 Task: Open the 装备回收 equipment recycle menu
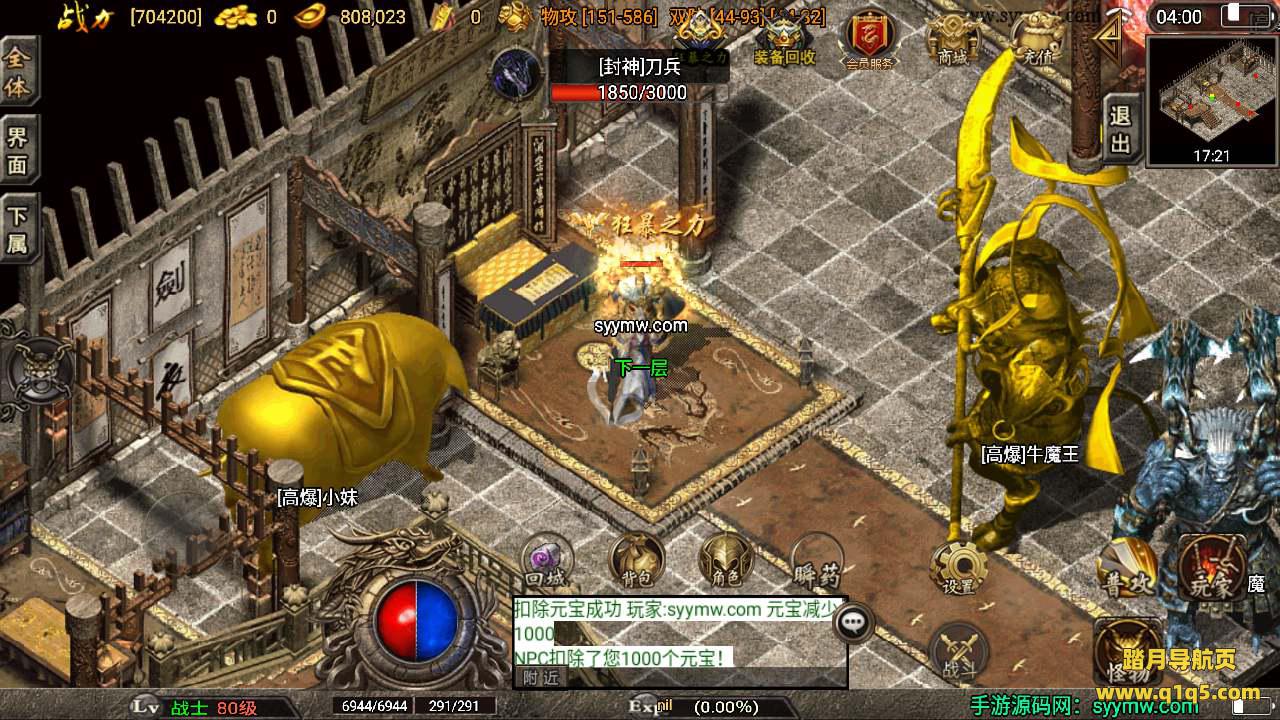click(x=784, y=43)
